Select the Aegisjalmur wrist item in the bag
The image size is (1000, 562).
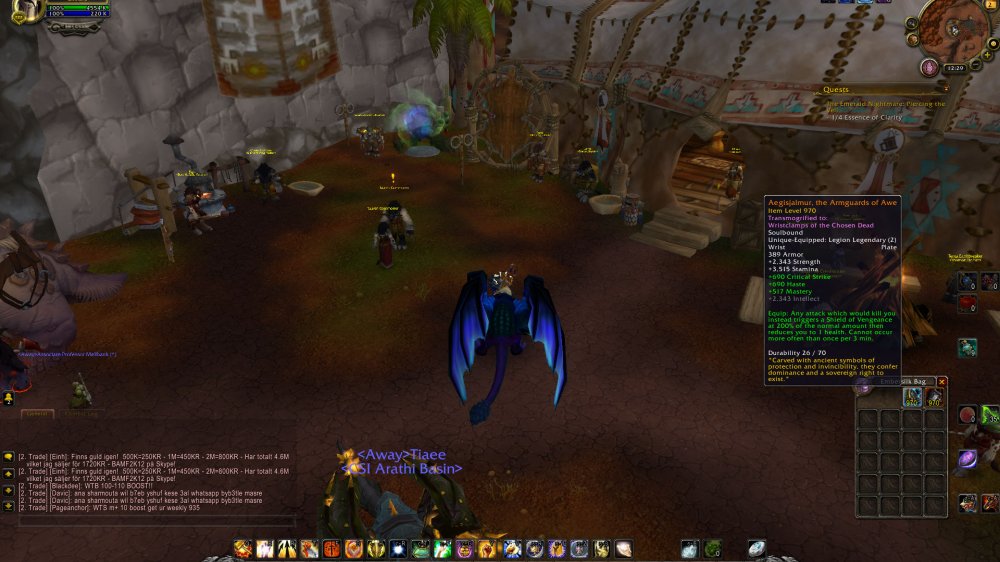coord(913,398)
